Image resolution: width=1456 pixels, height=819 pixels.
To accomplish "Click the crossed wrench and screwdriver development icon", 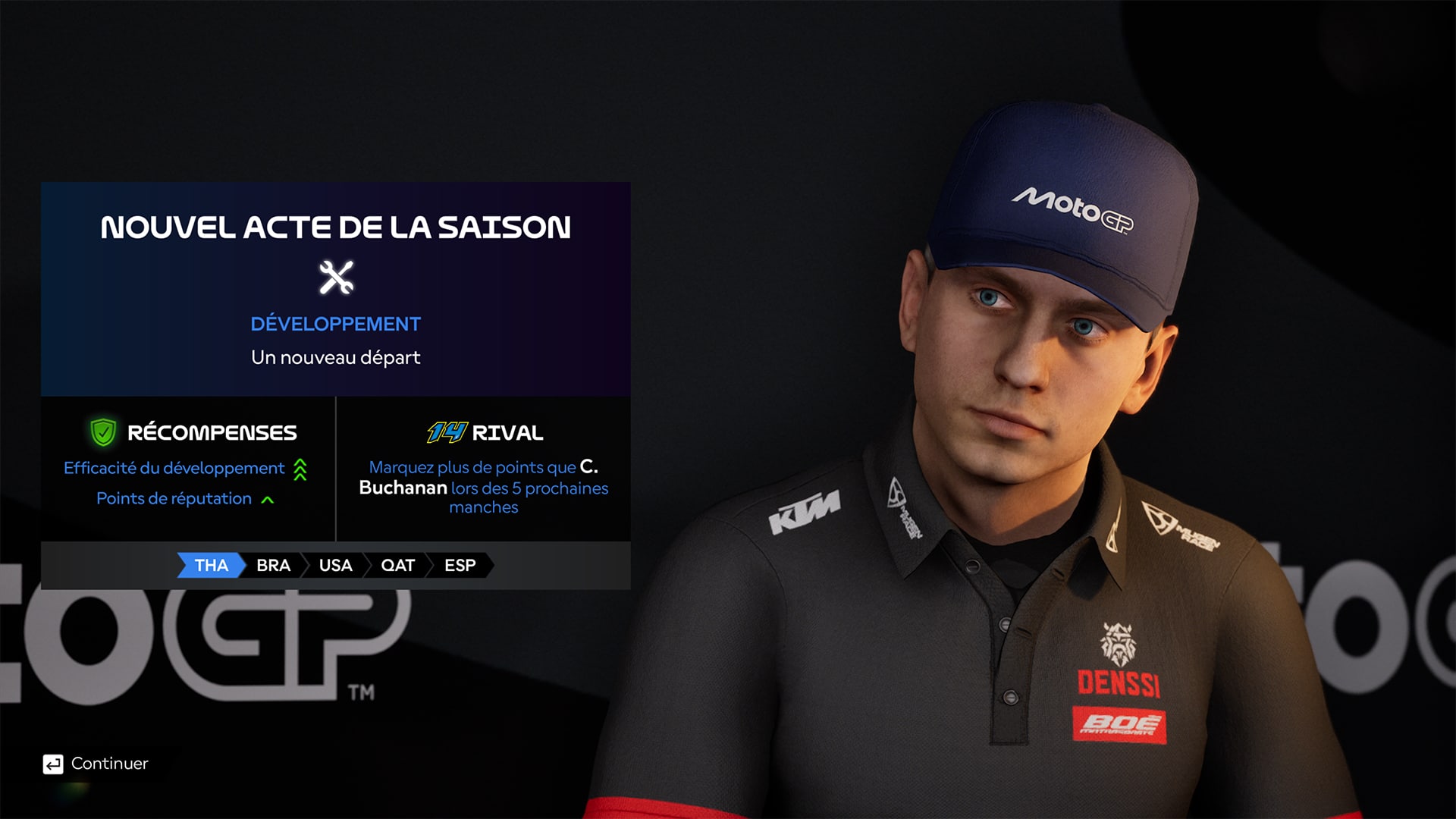I will [x=336, y=275].
